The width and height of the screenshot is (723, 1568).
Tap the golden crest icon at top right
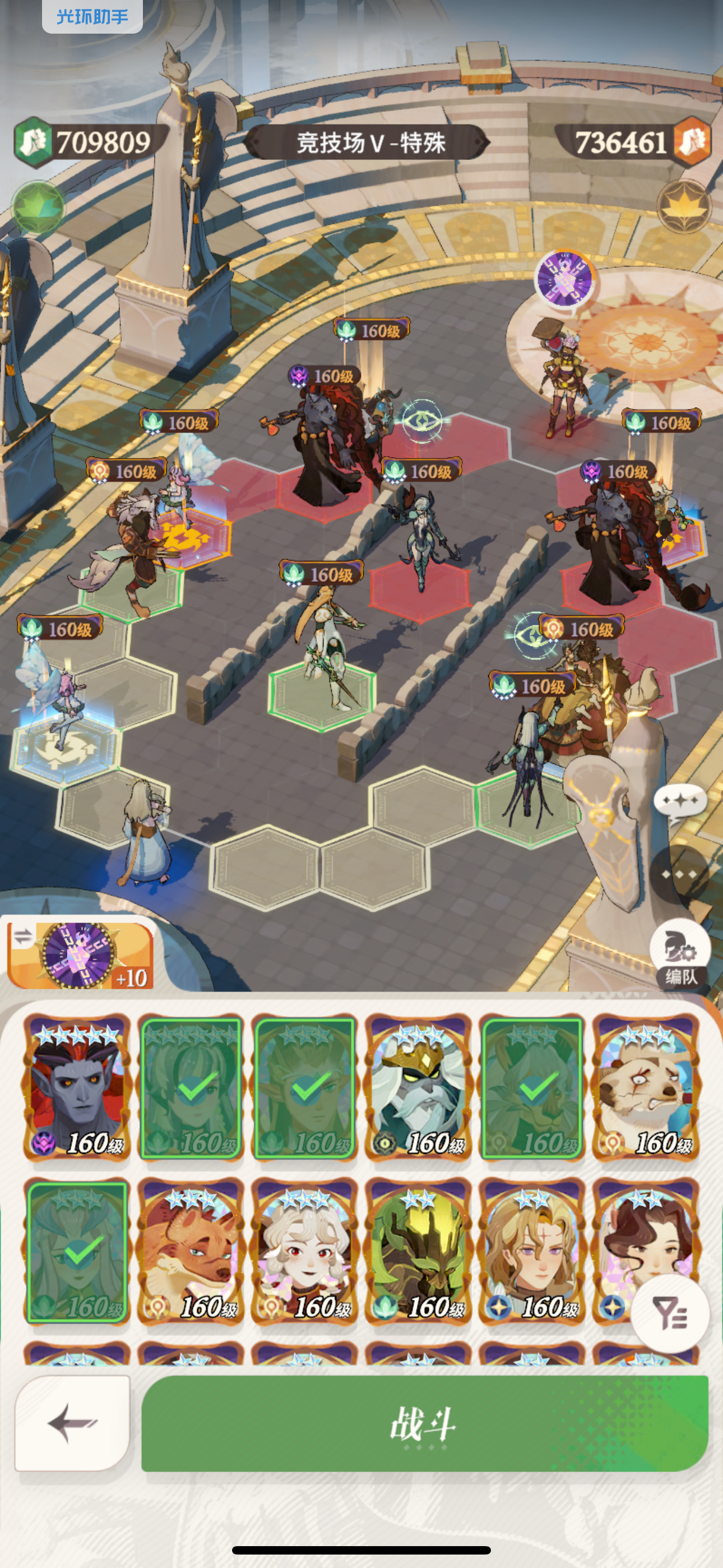pos(685,207)
